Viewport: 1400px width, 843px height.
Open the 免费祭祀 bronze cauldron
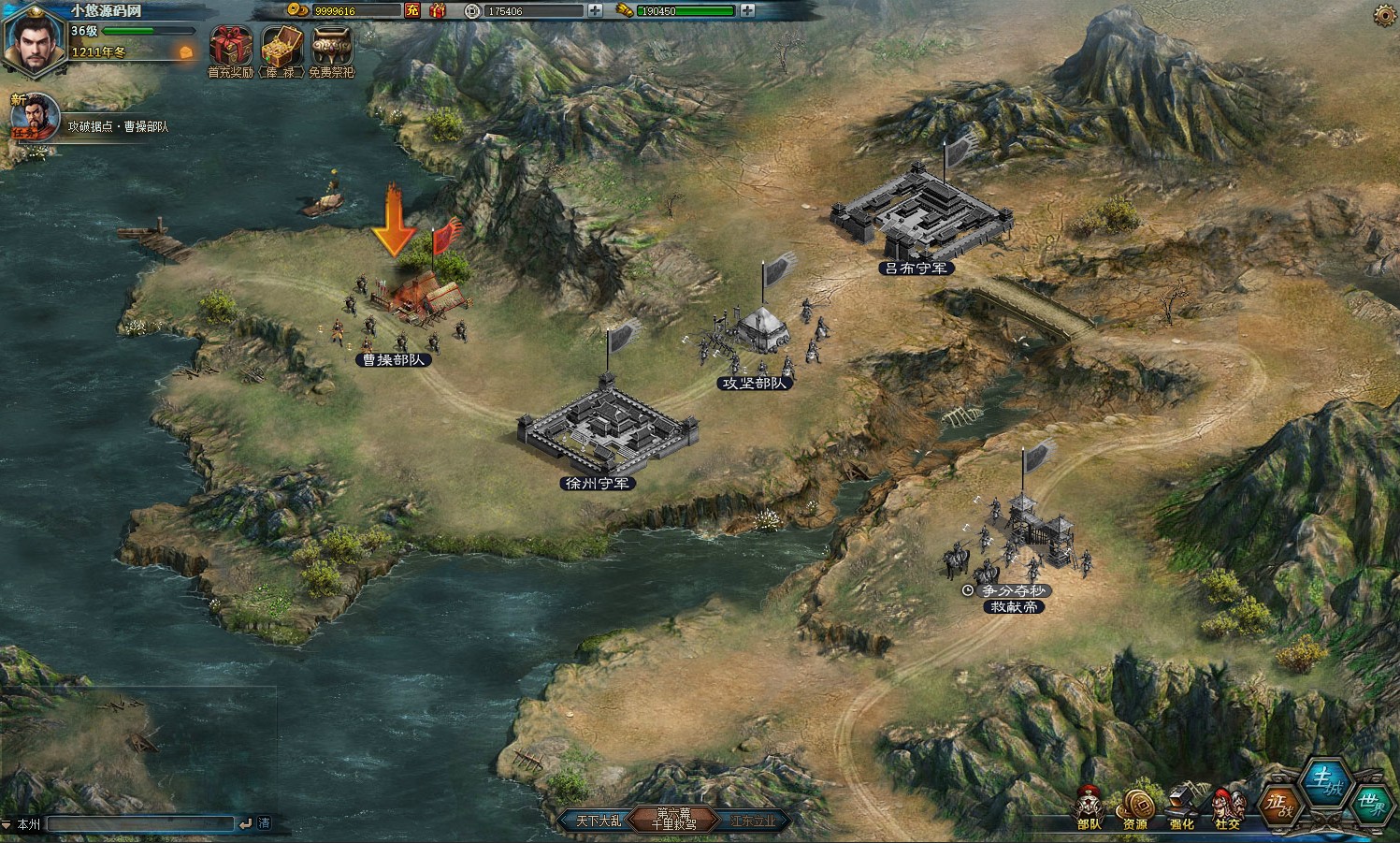click(332, 48)
